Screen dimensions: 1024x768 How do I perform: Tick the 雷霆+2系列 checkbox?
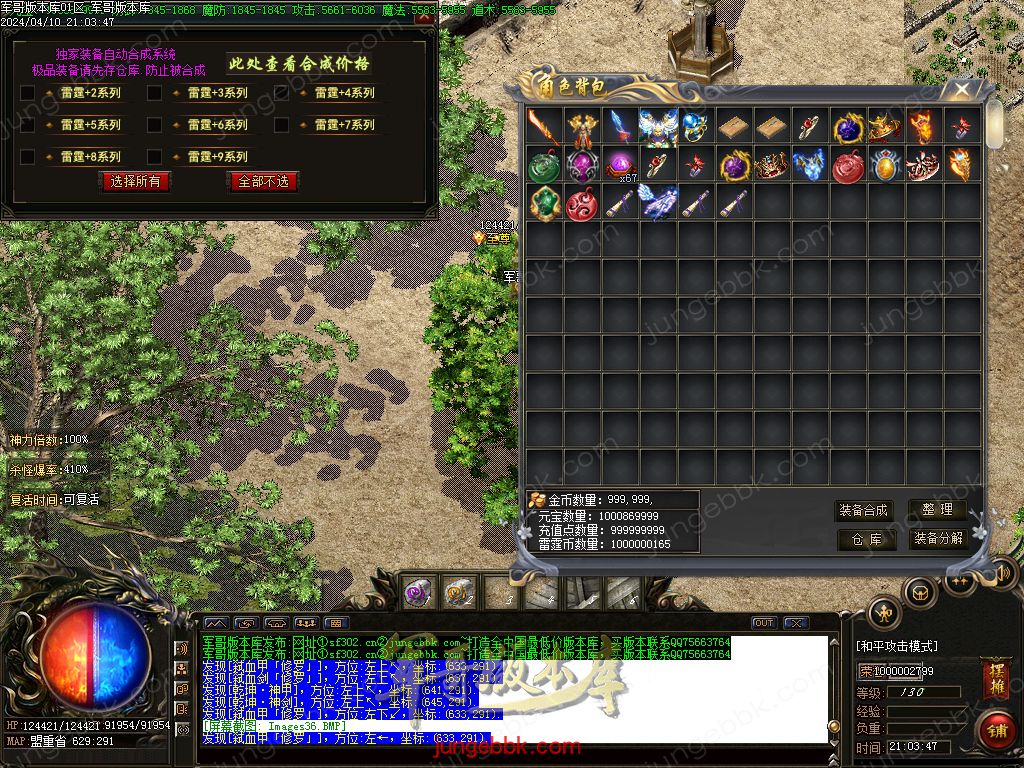click(x=28, y=93)
